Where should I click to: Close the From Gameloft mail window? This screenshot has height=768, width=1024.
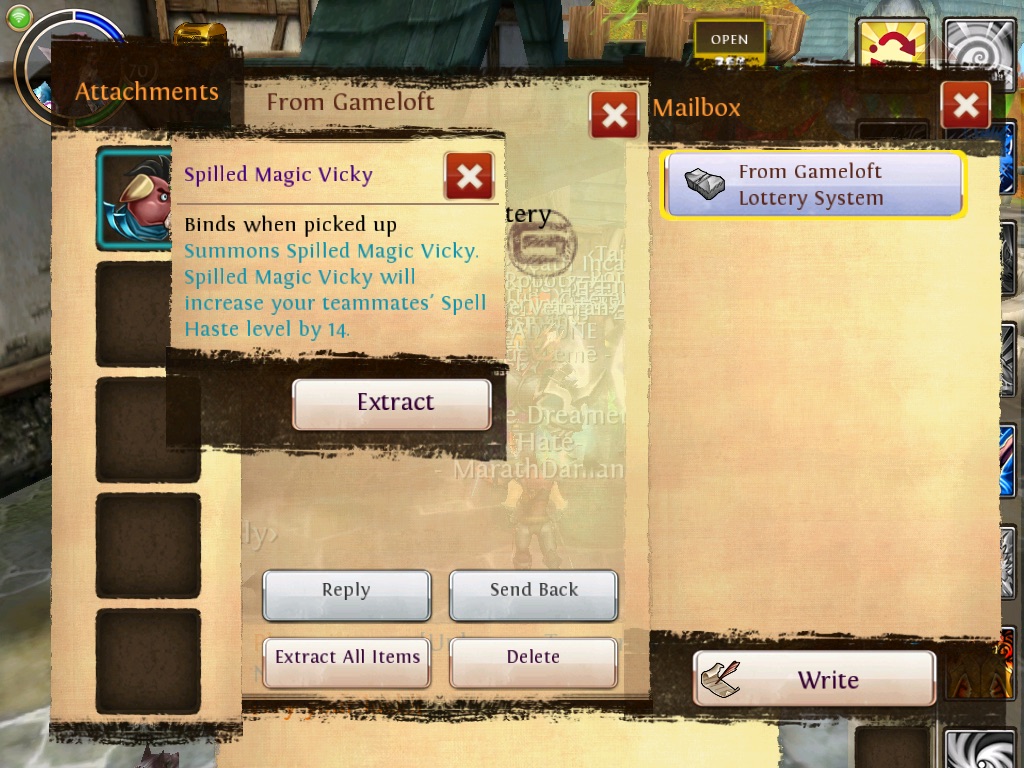[614, 115]
